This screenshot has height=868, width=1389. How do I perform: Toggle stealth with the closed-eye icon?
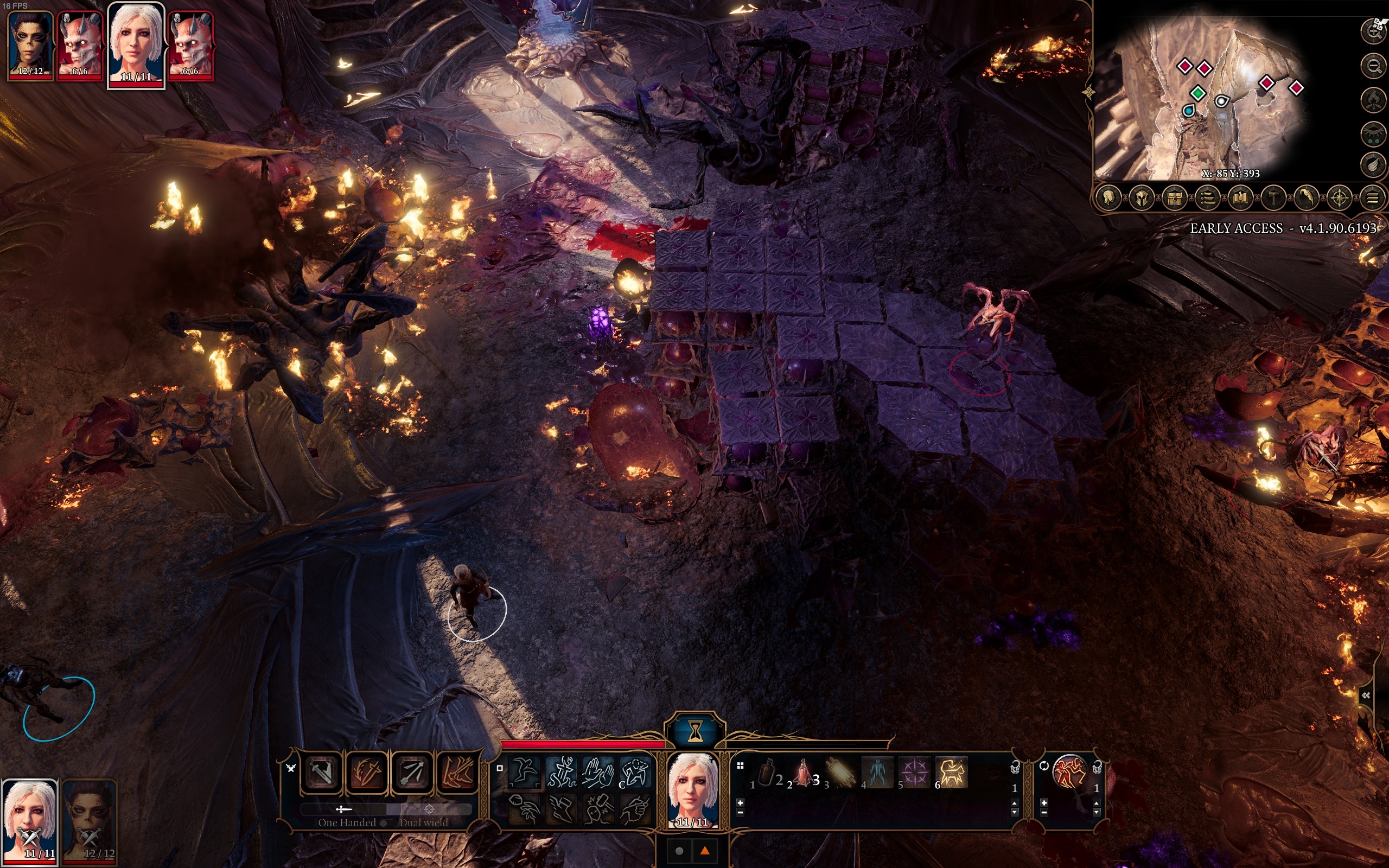(x=1373, y=135)
